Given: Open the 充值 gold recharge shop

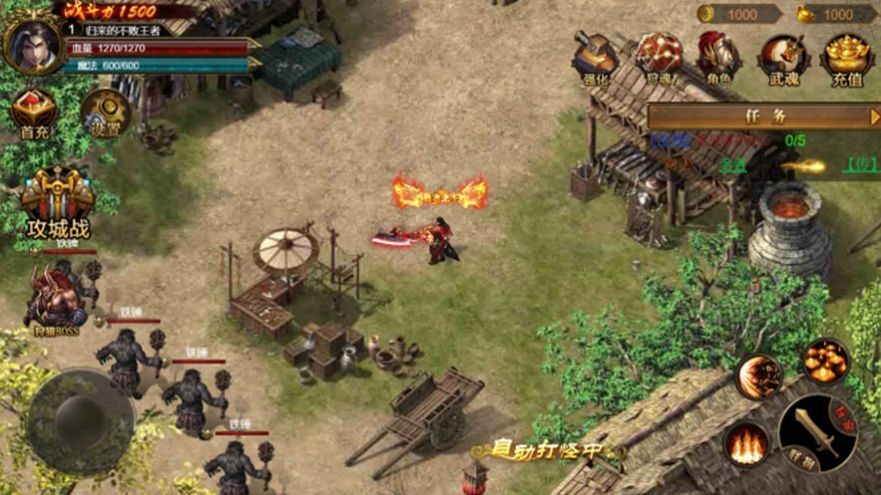Looking at the screenshot, I should click(846, 55).
